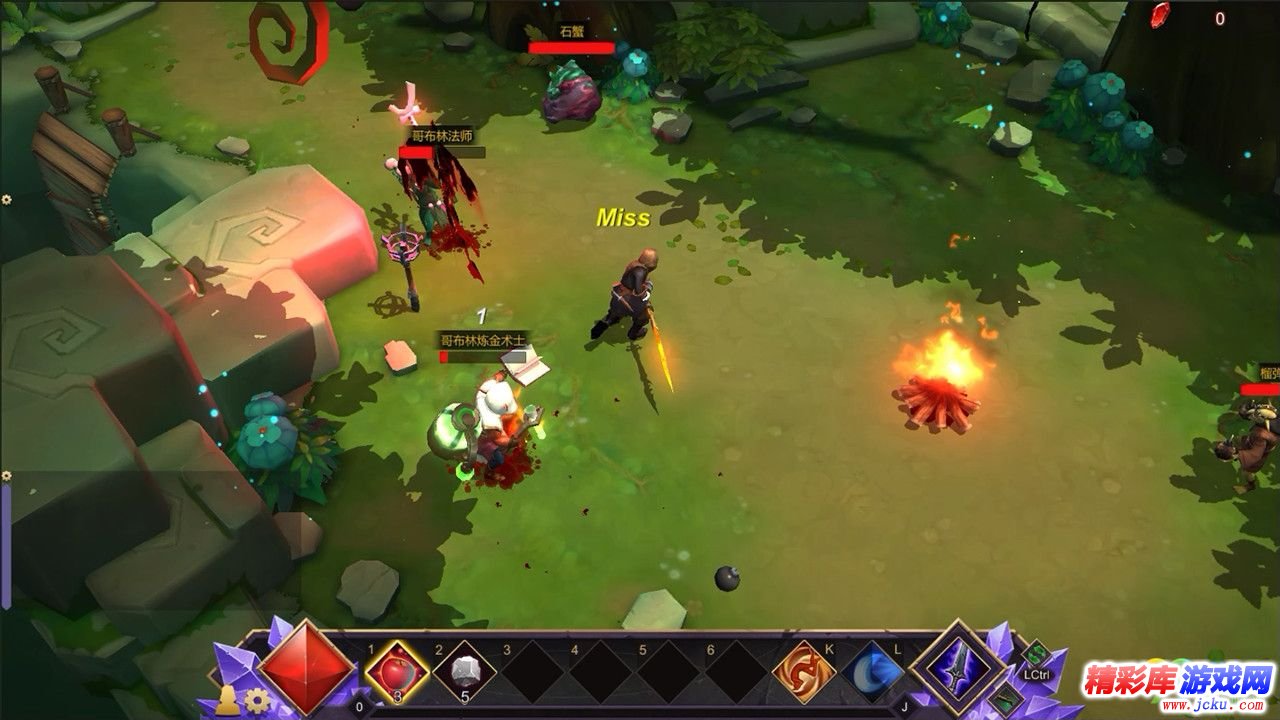Open the gear settings icon
Viewport: 1280px width, 720px height.
click(258, 700)
